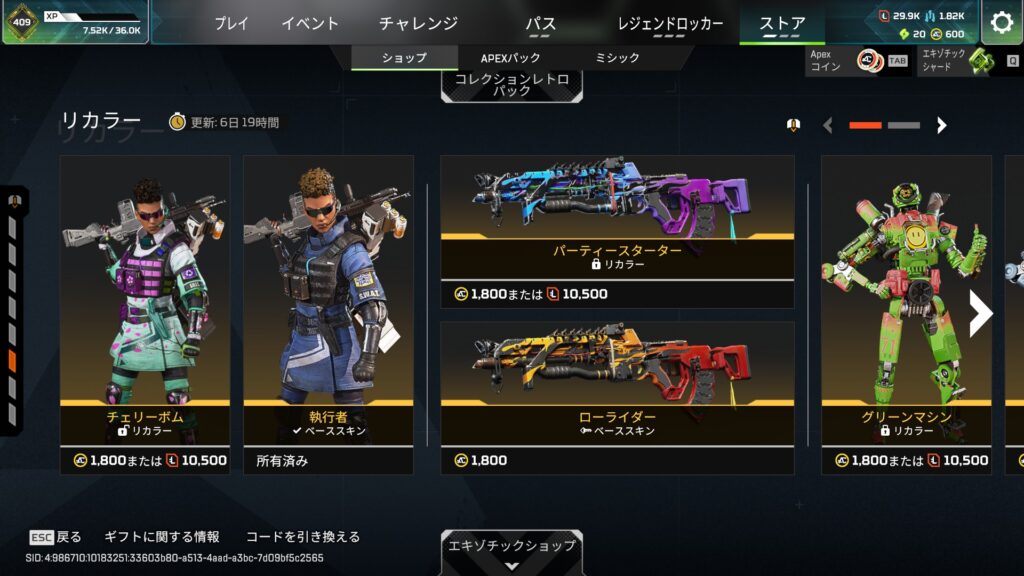This screenshot has width=1024, height=576.
Task: Open settings with the gear icon
Action: pyautogui.click(x=1001, y=23)
